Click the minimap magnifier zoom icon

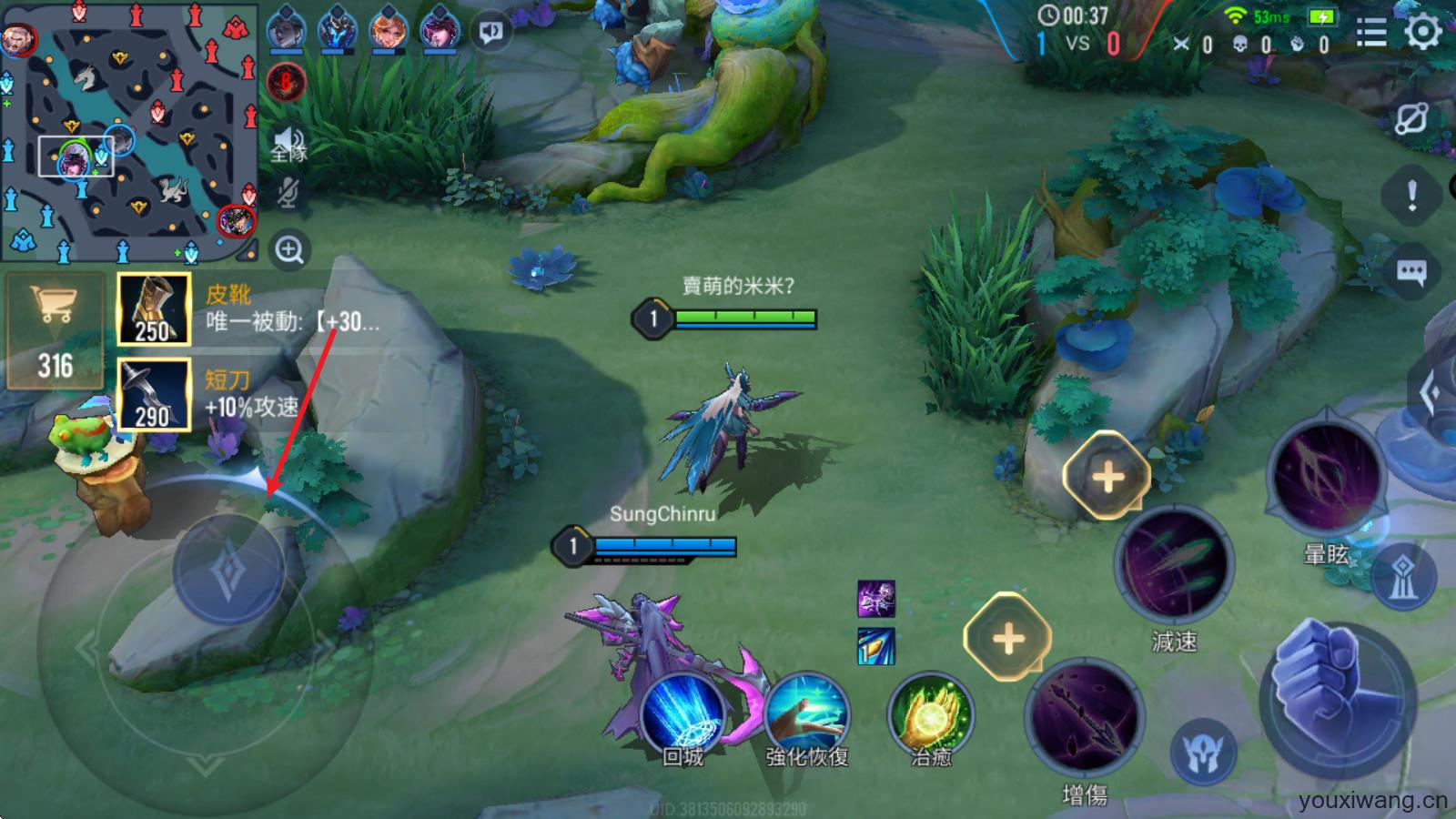[x=288, y=248]
